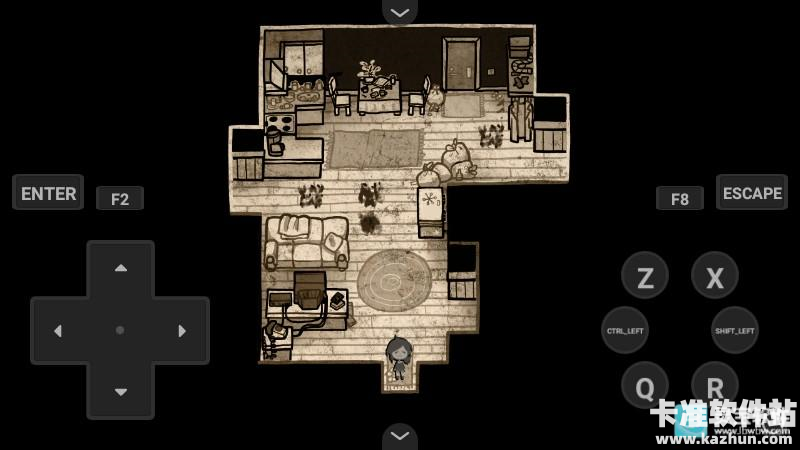Viewport: 800px width, 450px height.
Task: Tap the F2 on-screen key
Action: [x=120, y=198]
